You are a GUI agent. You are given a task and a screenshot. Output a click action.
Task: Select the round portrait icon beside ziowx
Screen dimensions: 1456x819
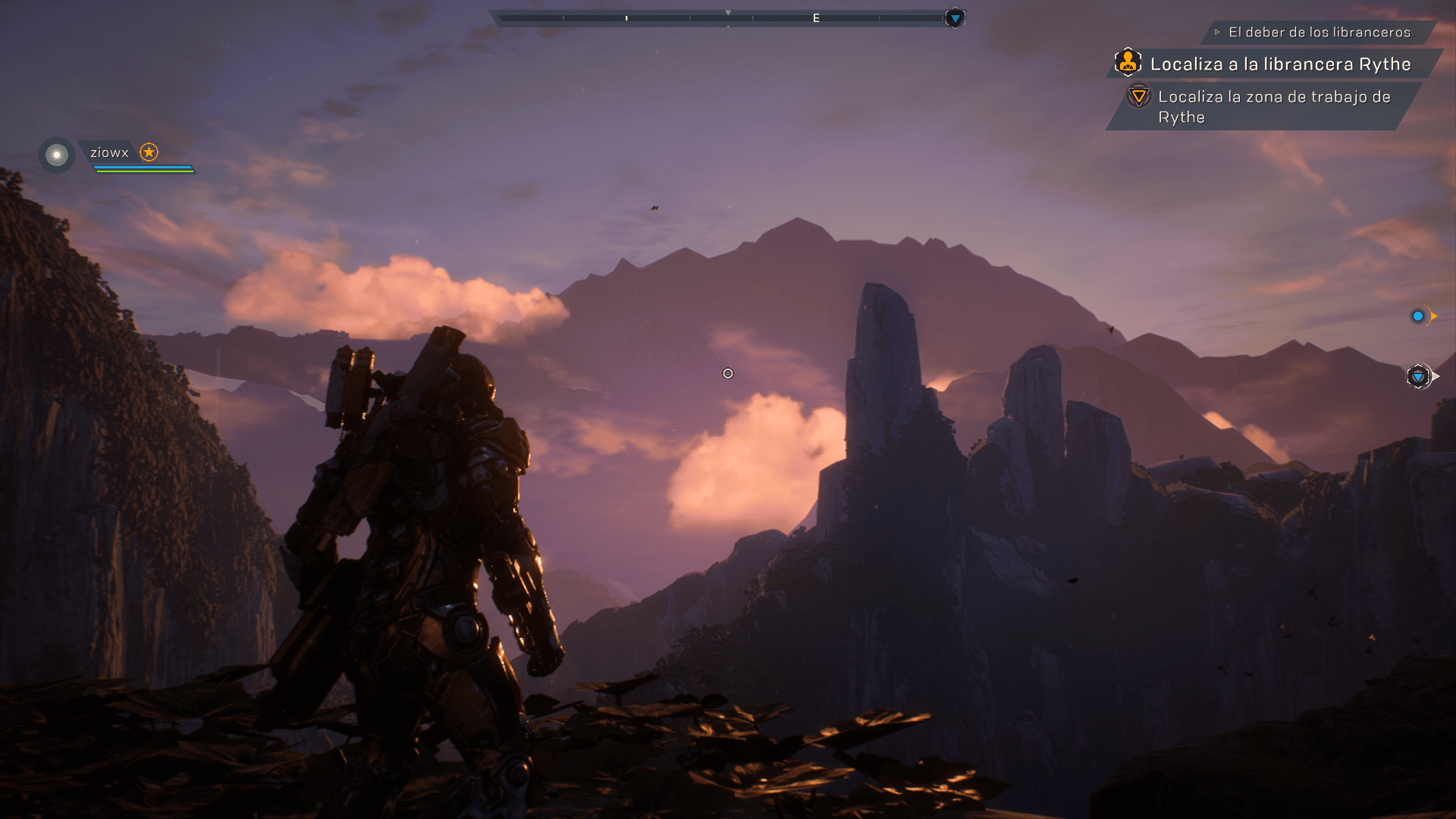(x=57, y=155)
